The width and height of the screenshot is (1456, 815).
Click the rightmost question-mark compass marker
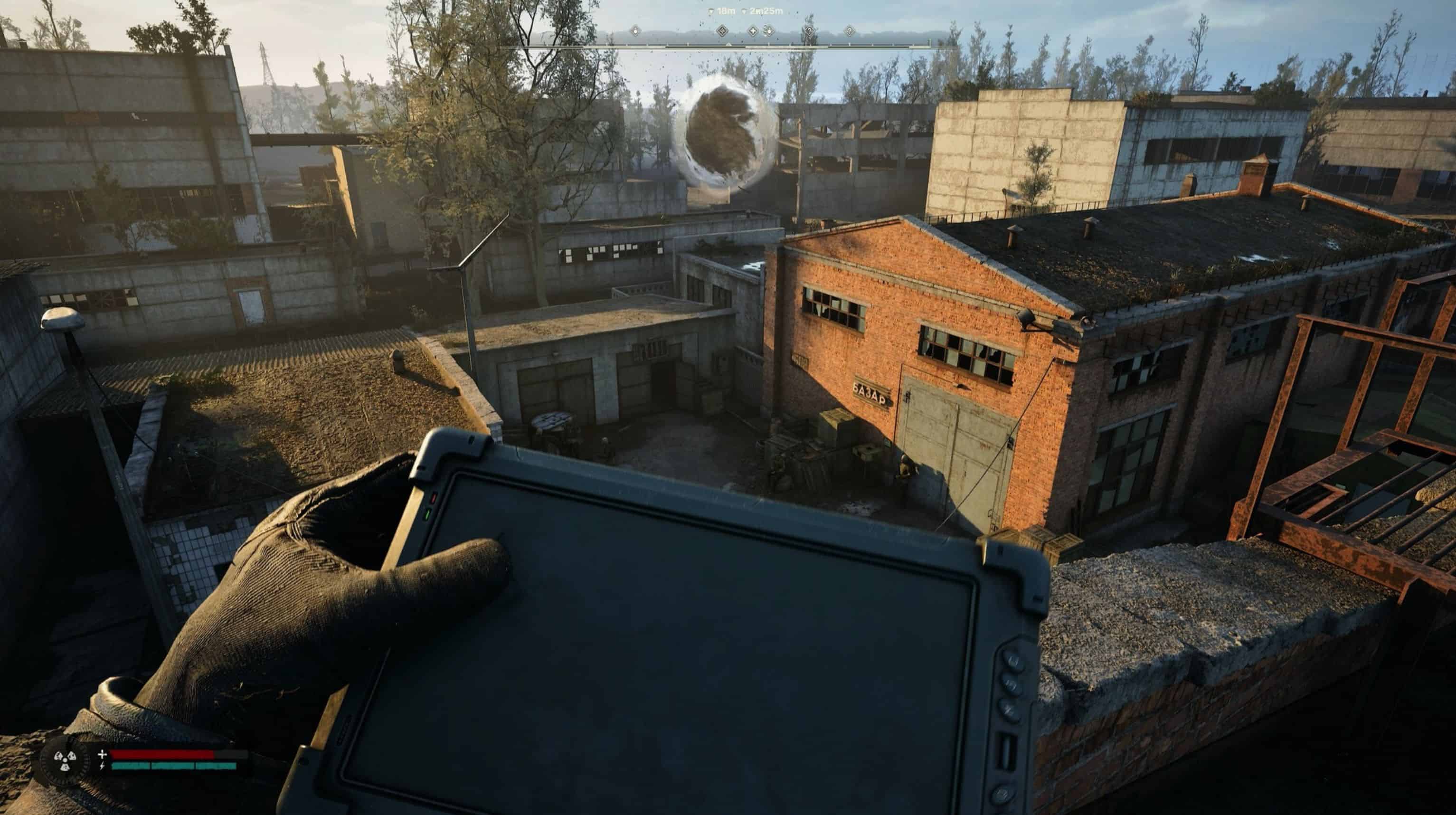[850, 30]
